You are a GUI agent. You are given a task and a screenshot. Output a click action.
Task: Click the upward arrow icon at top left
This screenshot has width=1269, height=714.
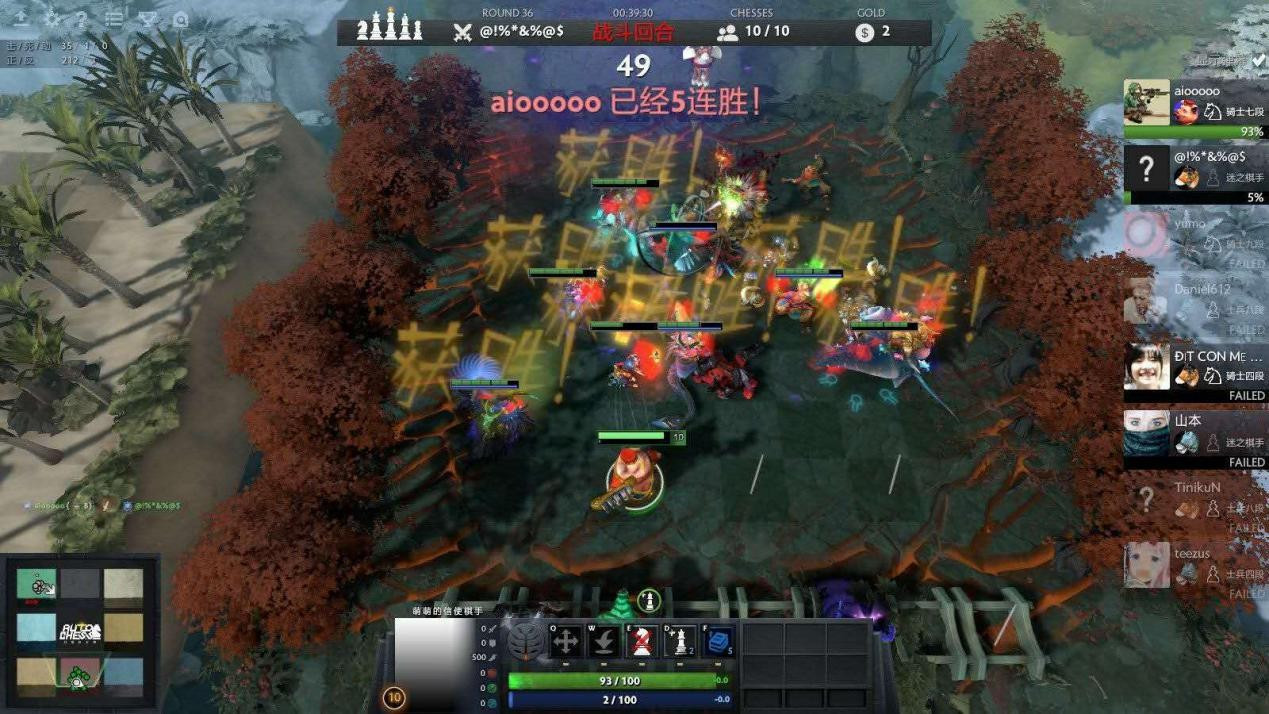point(21,19)
